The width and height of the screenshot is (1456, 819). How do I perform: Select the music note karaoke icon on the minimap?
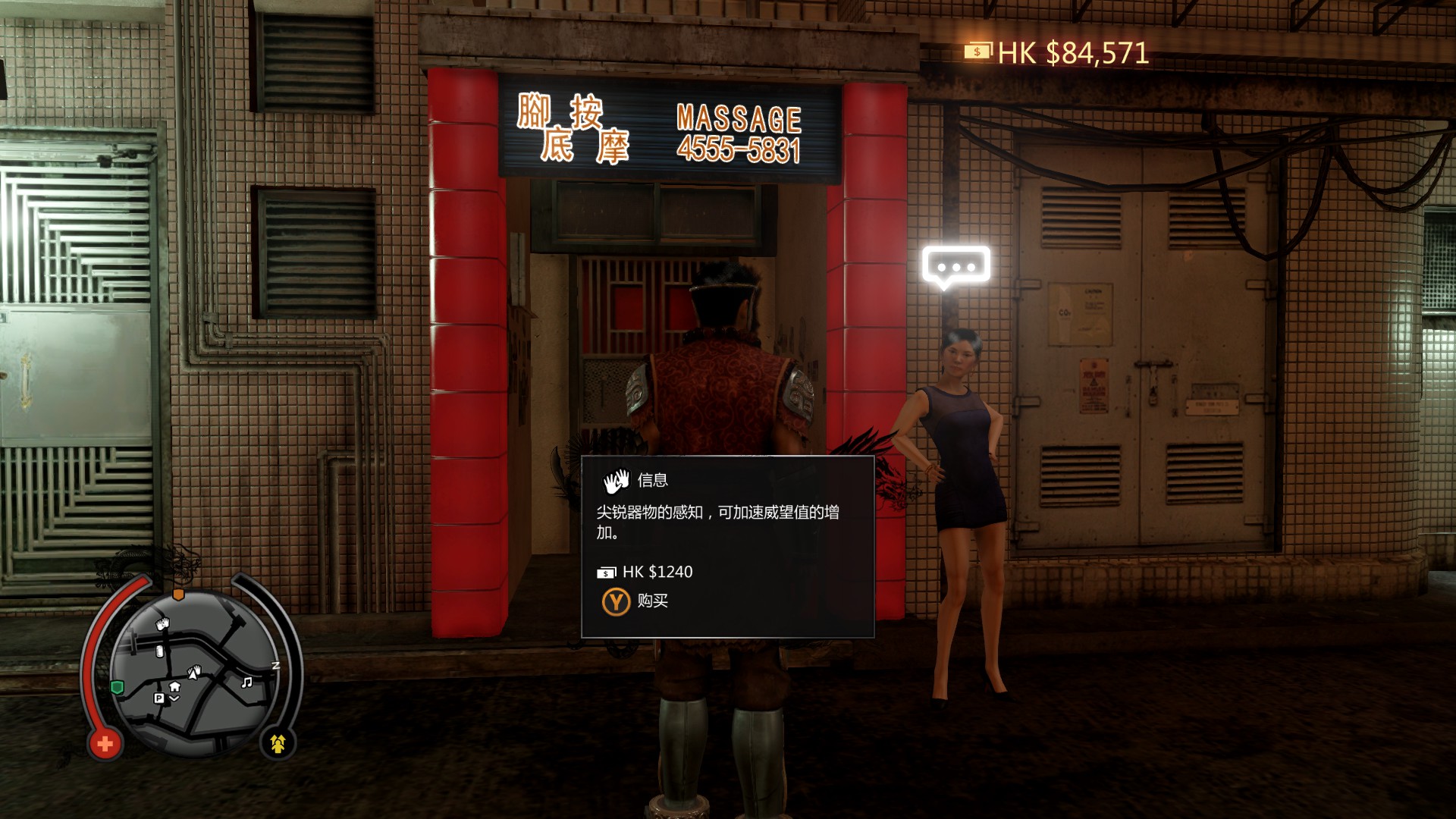click(247, 682)
